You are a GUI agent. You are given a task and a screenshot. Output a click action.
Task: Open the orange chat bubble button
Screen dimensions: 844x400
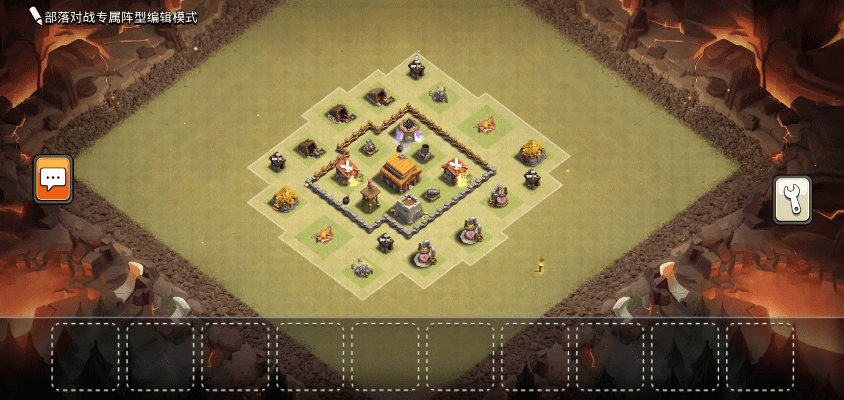point(53,179)
